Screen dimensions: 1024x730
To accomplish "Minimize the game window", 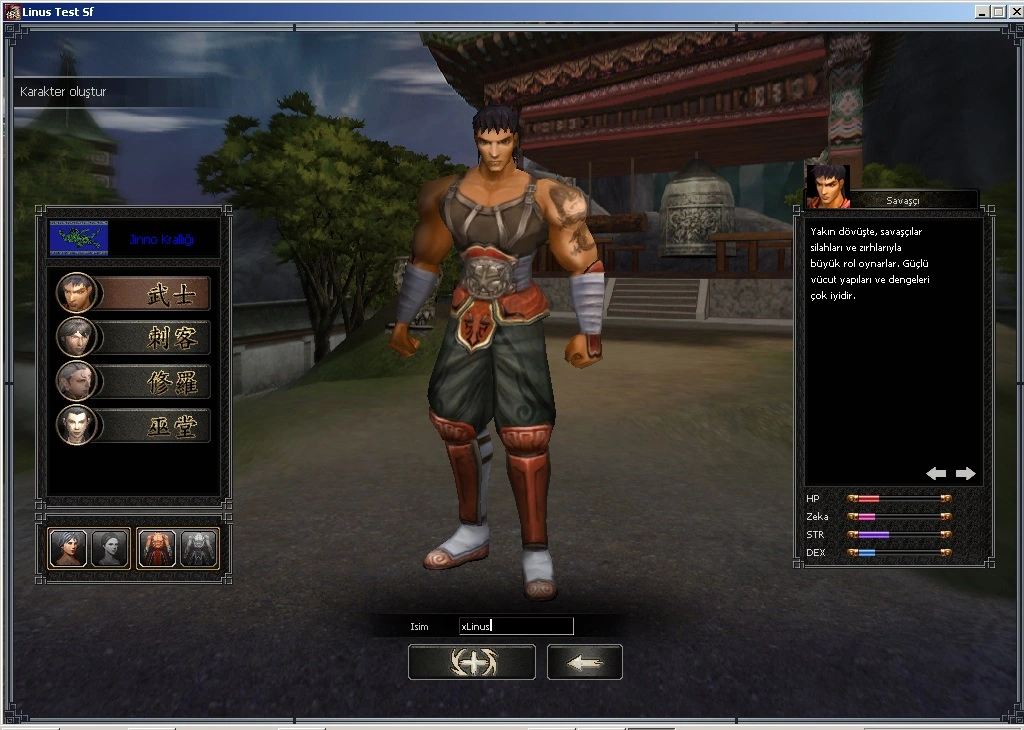I will coord(983,12).
